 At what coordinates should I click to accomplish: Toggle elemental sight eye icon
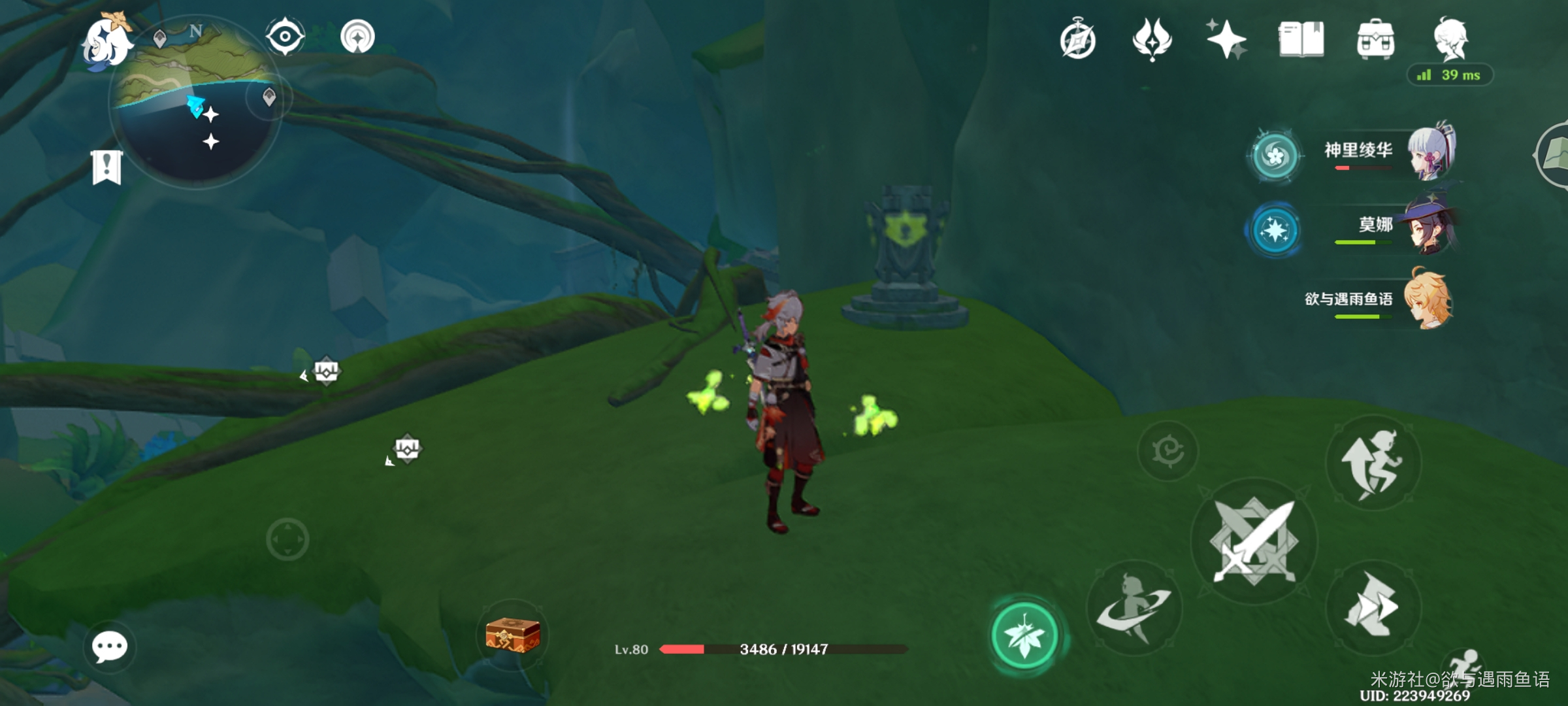tap(285, 36)
